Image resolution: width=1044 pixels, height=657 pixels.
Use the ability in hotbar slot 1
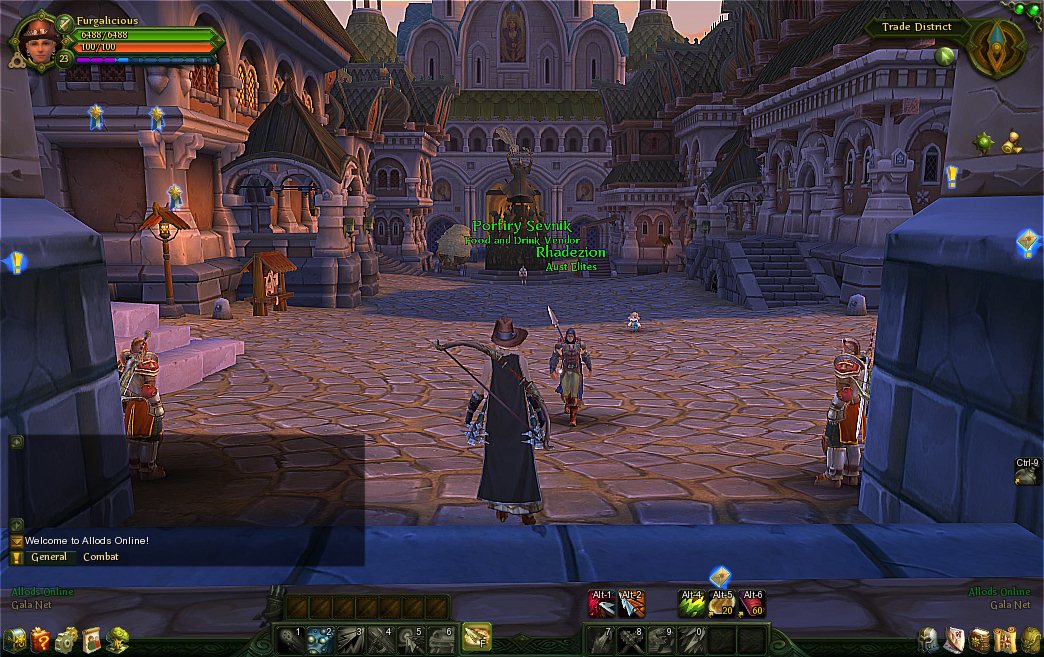[x=291, y=637]
